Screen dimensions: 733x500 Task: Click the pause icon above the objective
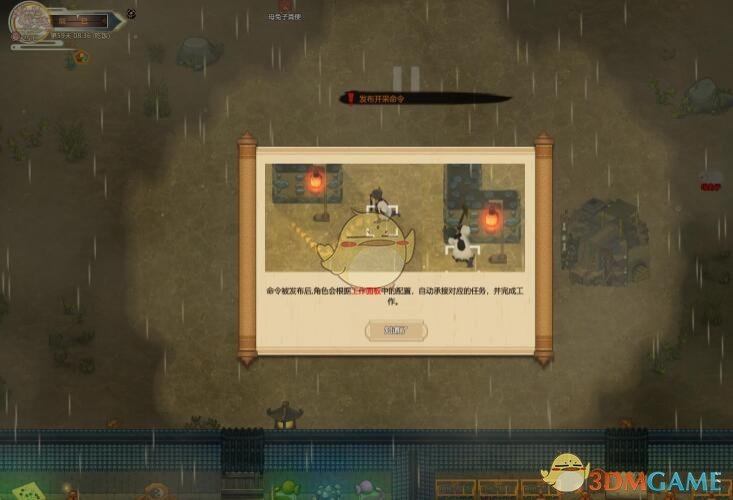tap(404, 78)
